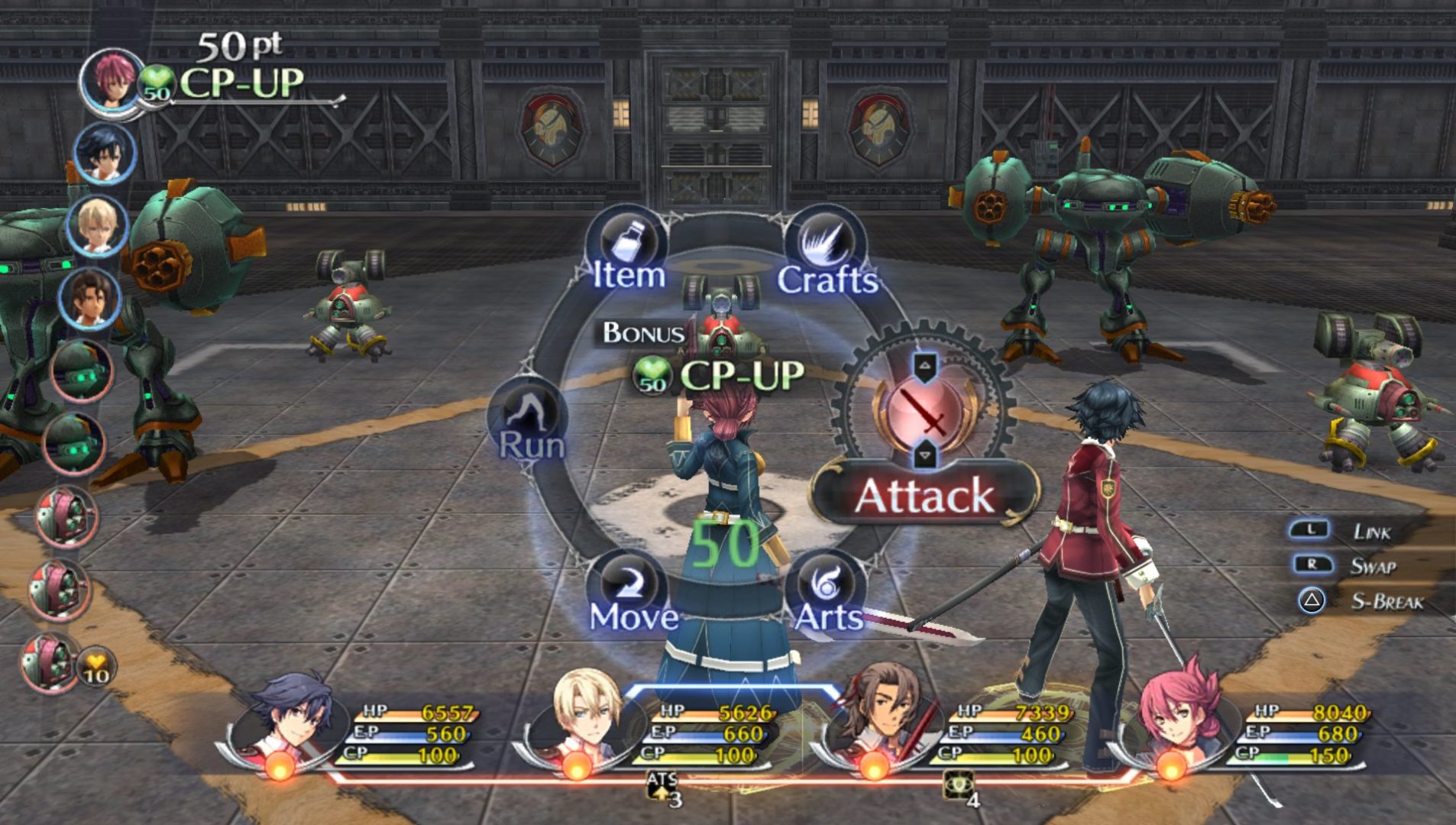Screen dimensions: 1456x825
Task: Click the dark-haired boy's turn order portrait
Action: coord(104,152)
